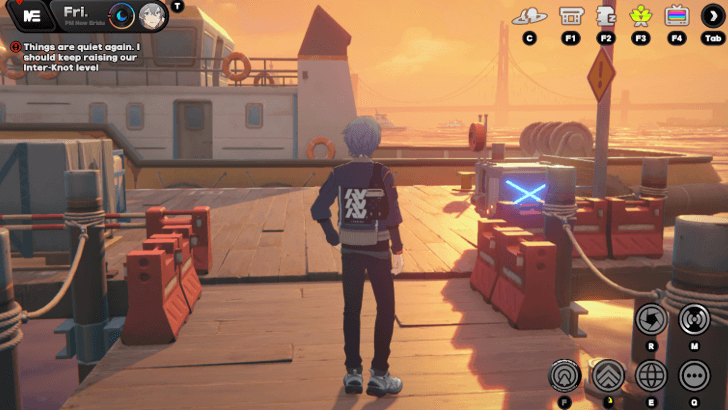Open the storefront icon
Image resolution: width=728 pixels, height=410 pixels.
[x=571, y=16]
